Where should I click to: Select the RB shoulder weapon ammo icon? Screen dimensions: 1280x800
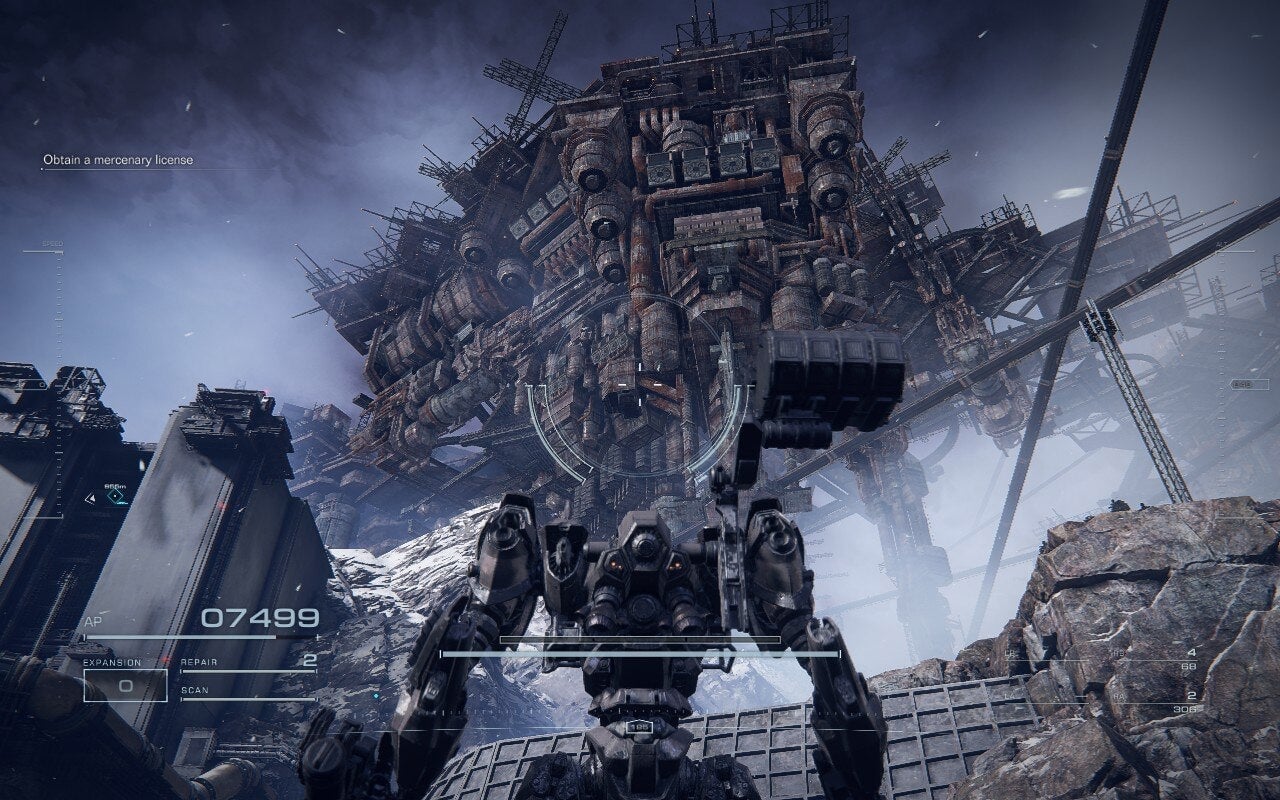coord(1118,653)
